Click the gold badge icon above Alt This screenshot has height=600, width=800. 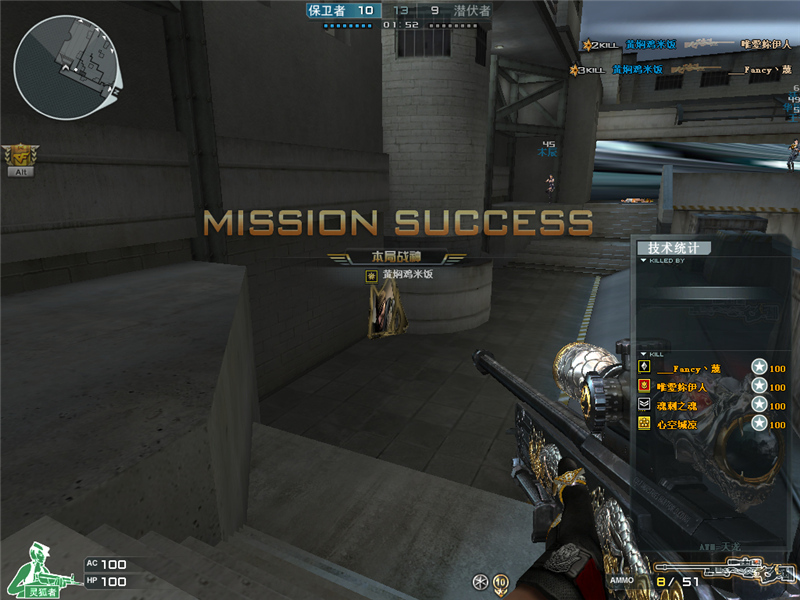(x=20, y=154)
